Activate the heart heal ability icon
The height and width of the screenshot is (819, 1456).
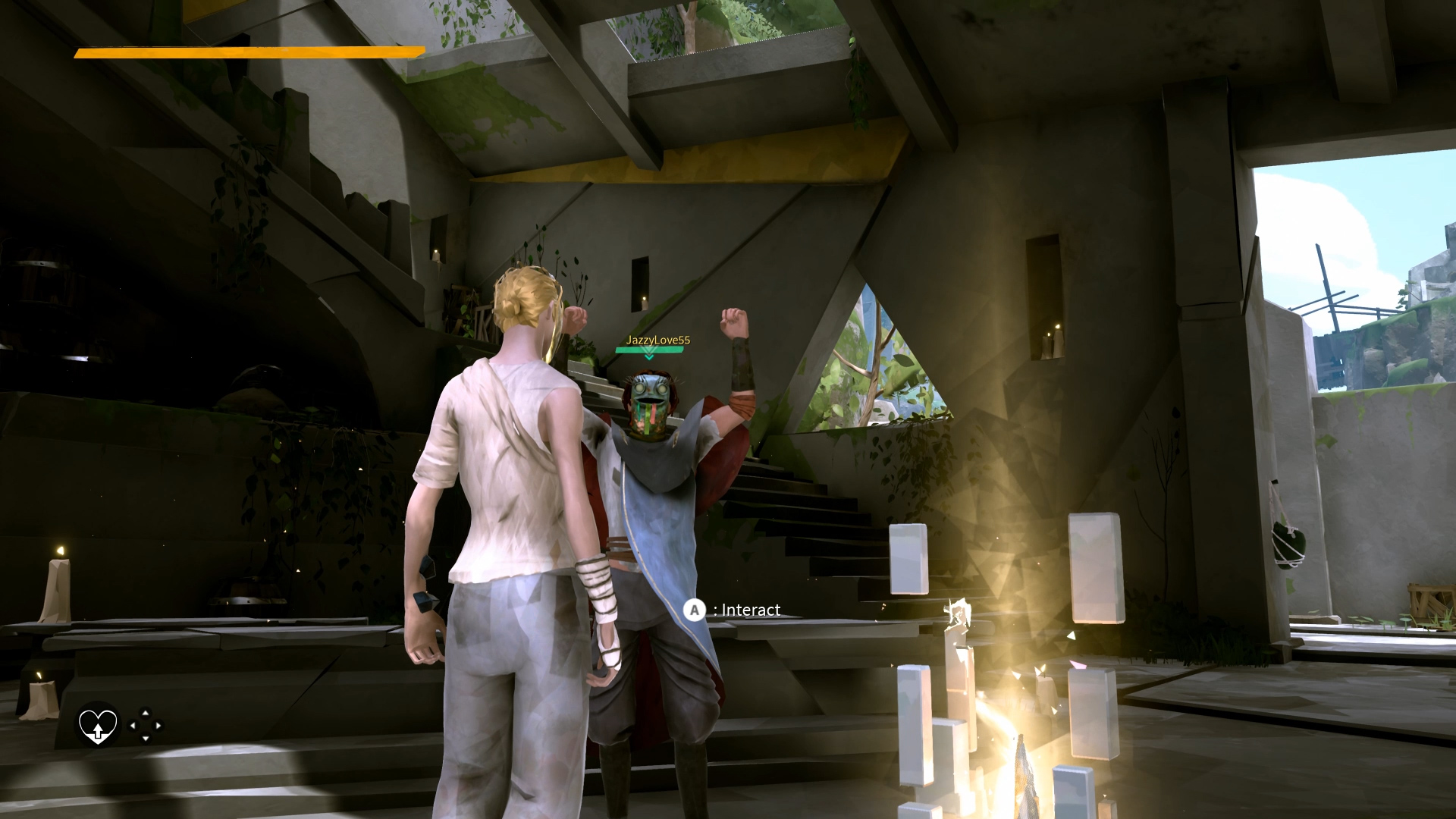point(98,726)
